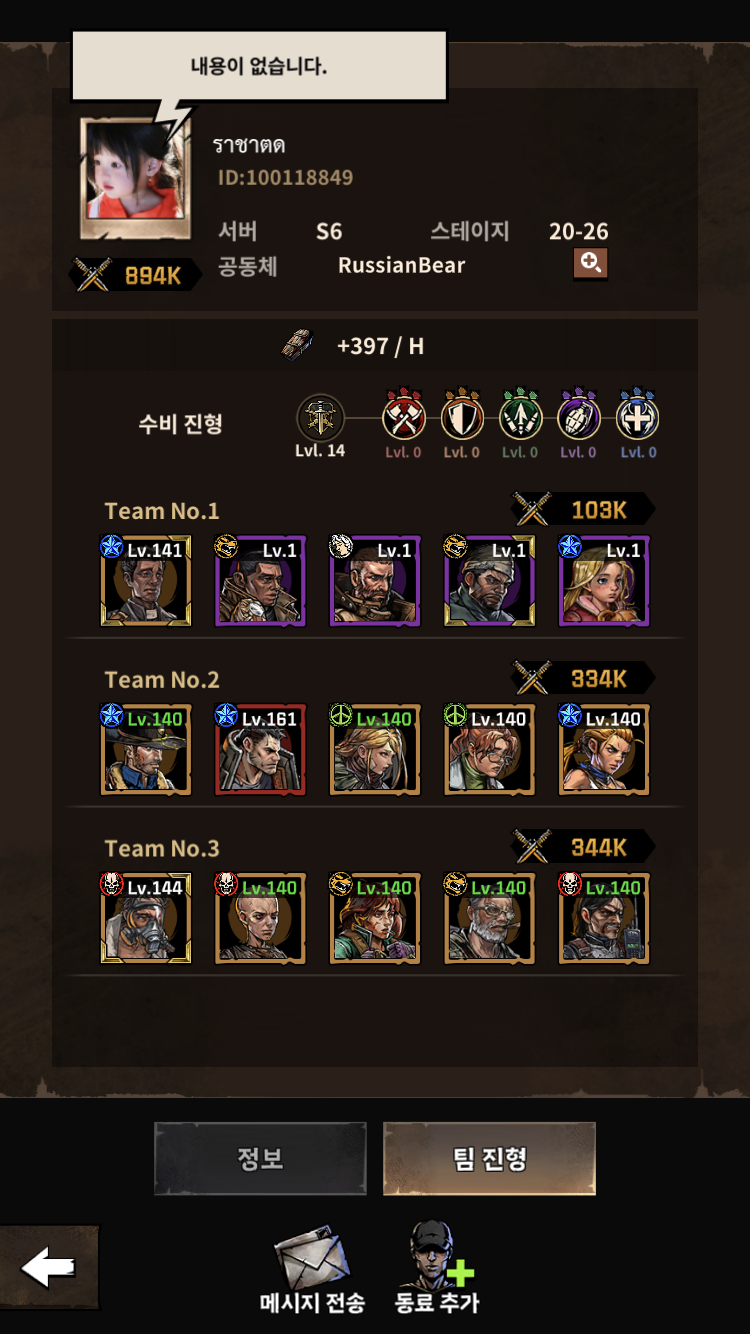View the player's profile portrait
The height and width of the screenshot is (1334, 750).
tap(134, 180)
